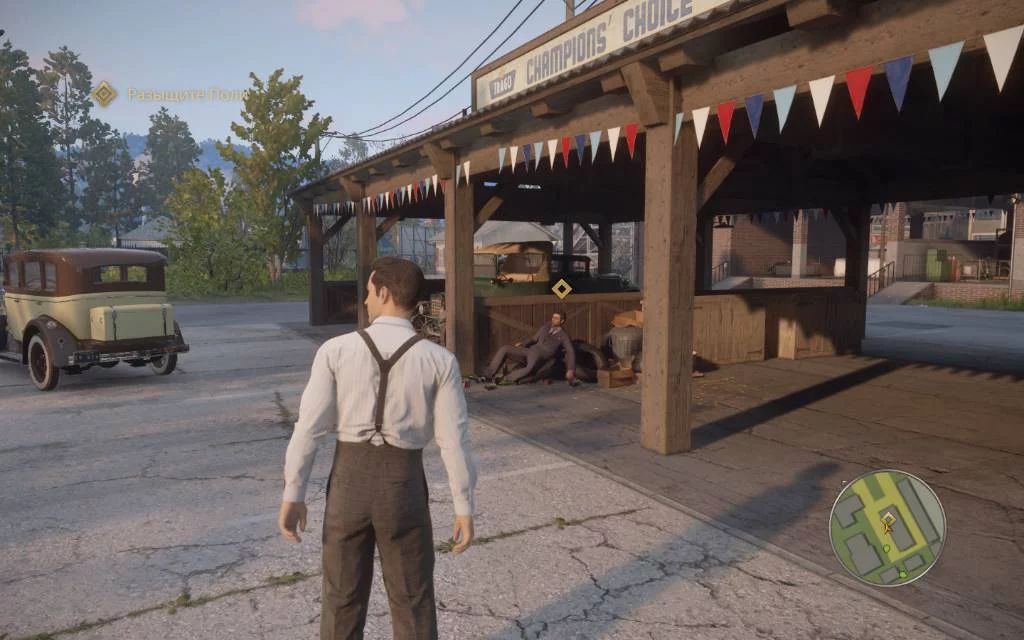1024x640 pixels.
Task: Click the circular minimap
Action: [887, 527]
